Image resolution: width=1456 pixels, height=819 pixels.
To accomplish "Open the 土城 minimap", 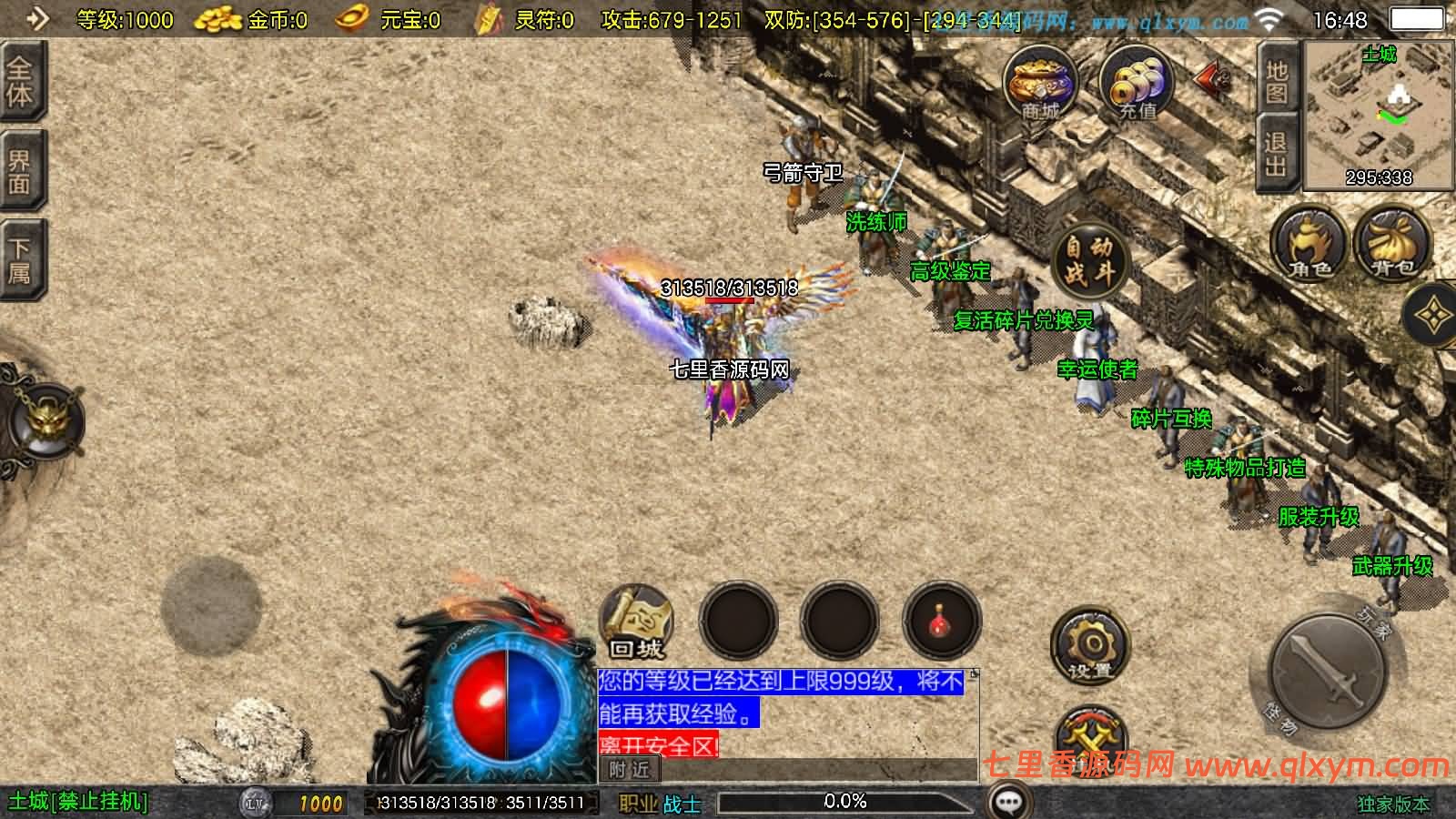I will [x=1379, y=116].
